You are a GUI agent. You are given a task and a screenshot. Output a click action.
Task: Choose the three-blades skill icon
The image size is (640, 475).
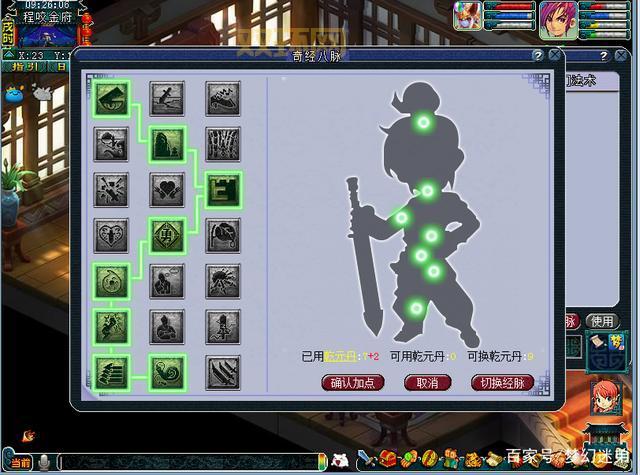click(222, 372)
